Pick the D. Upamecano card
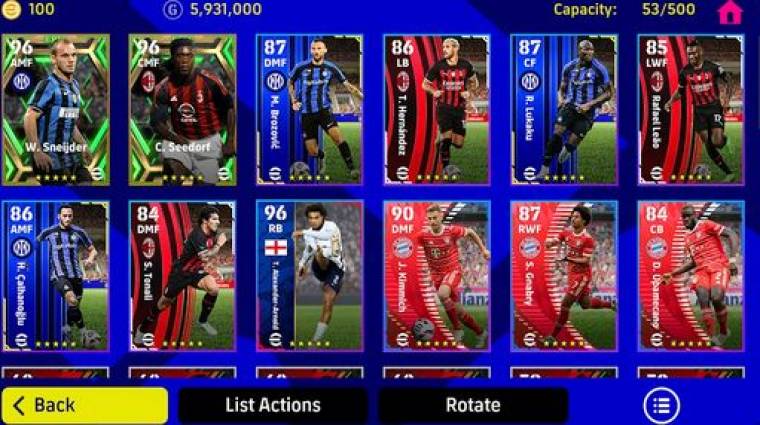This screenshot has height=425, width=760. pos(691,276)
